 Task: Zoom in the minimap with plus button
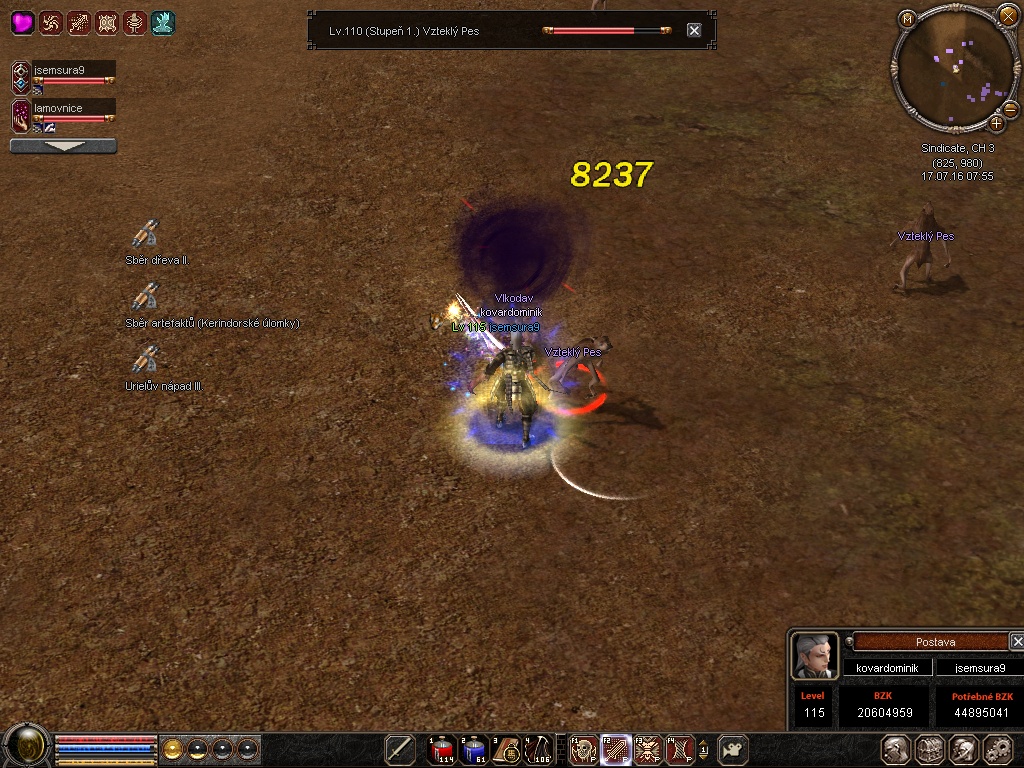click(996, 123)
